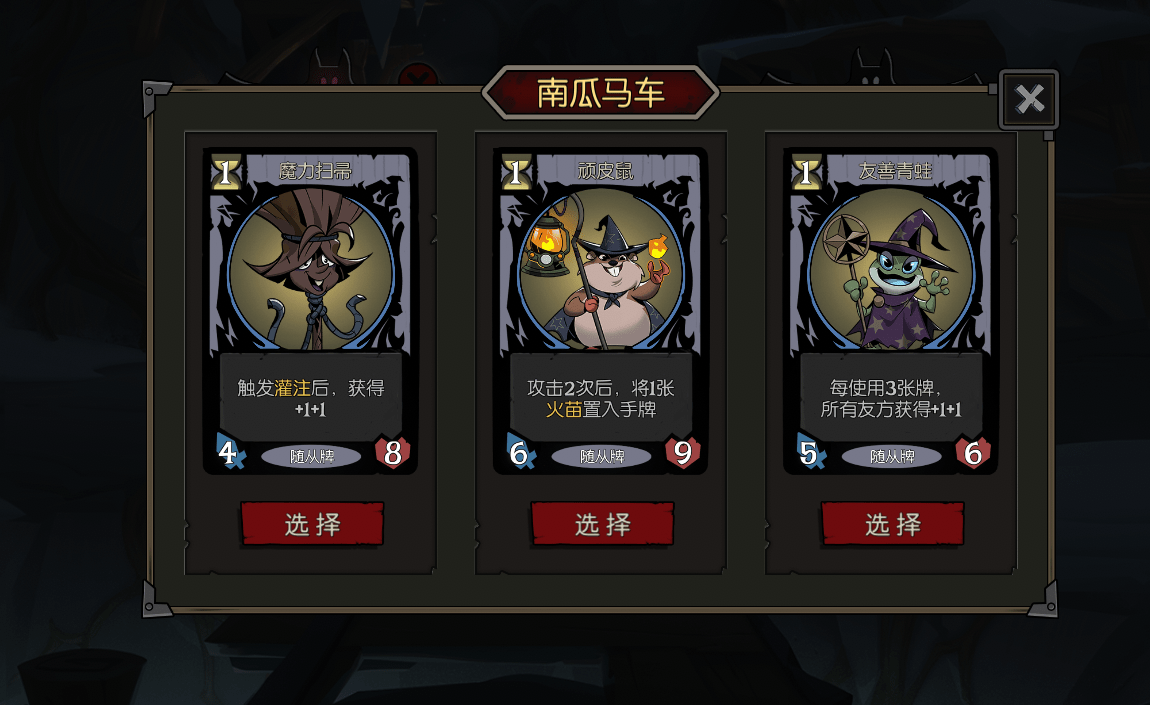The image size is (1150, 705).
Task: Pick the 友善青蛙 card's 选择 button
Action: pos(892,524)
